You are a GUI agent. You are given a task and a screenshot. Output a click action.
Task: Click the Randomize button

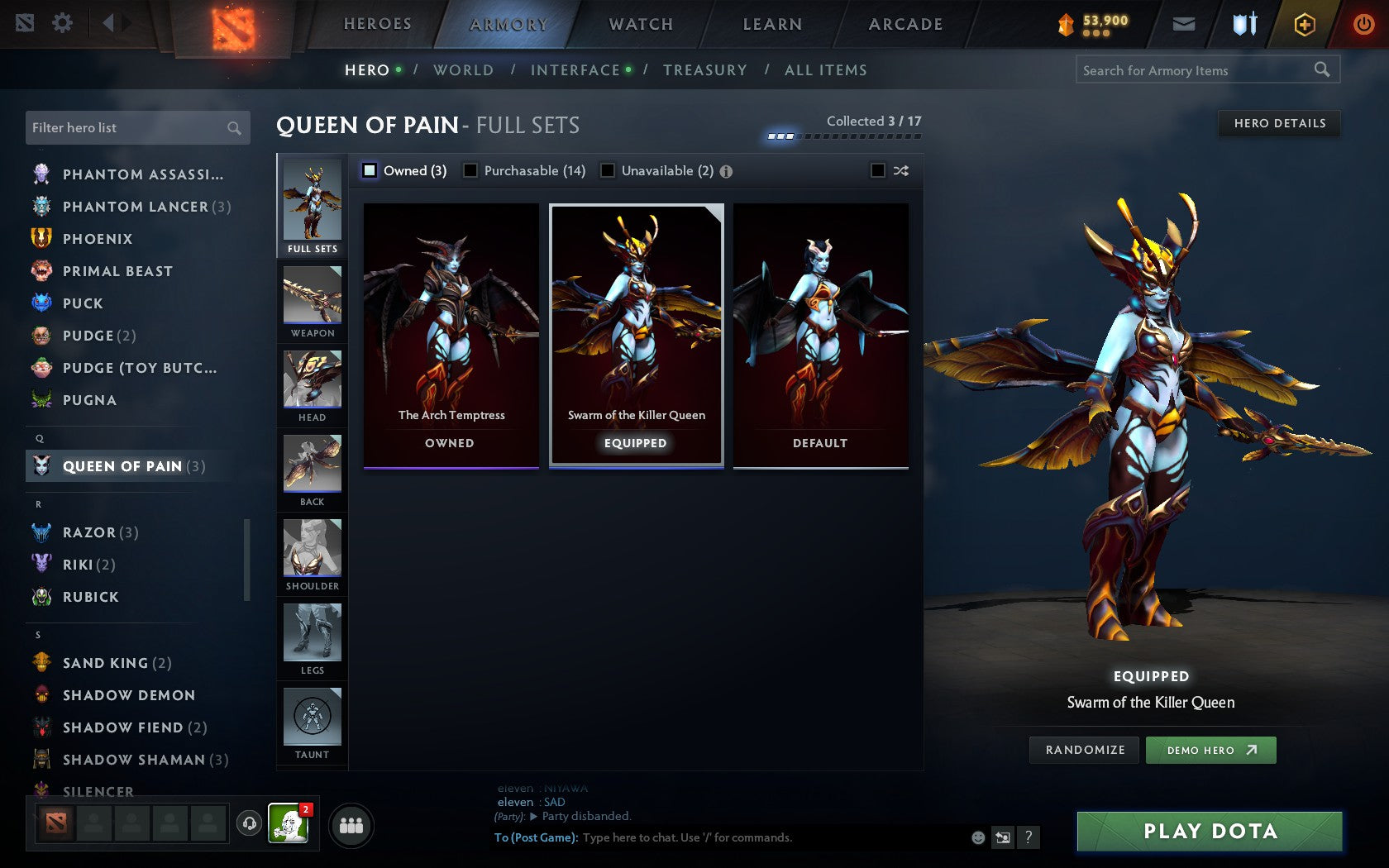click(1084, 750)
